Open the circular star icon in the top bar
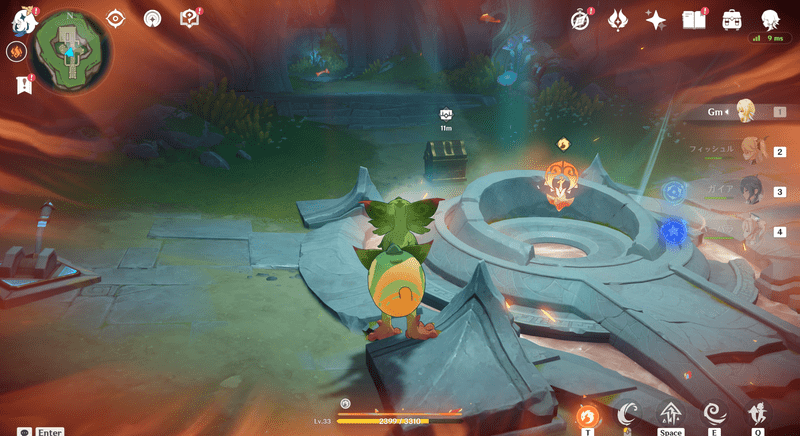Viewport: 800px width, 436px height. (x=152, y=18)
